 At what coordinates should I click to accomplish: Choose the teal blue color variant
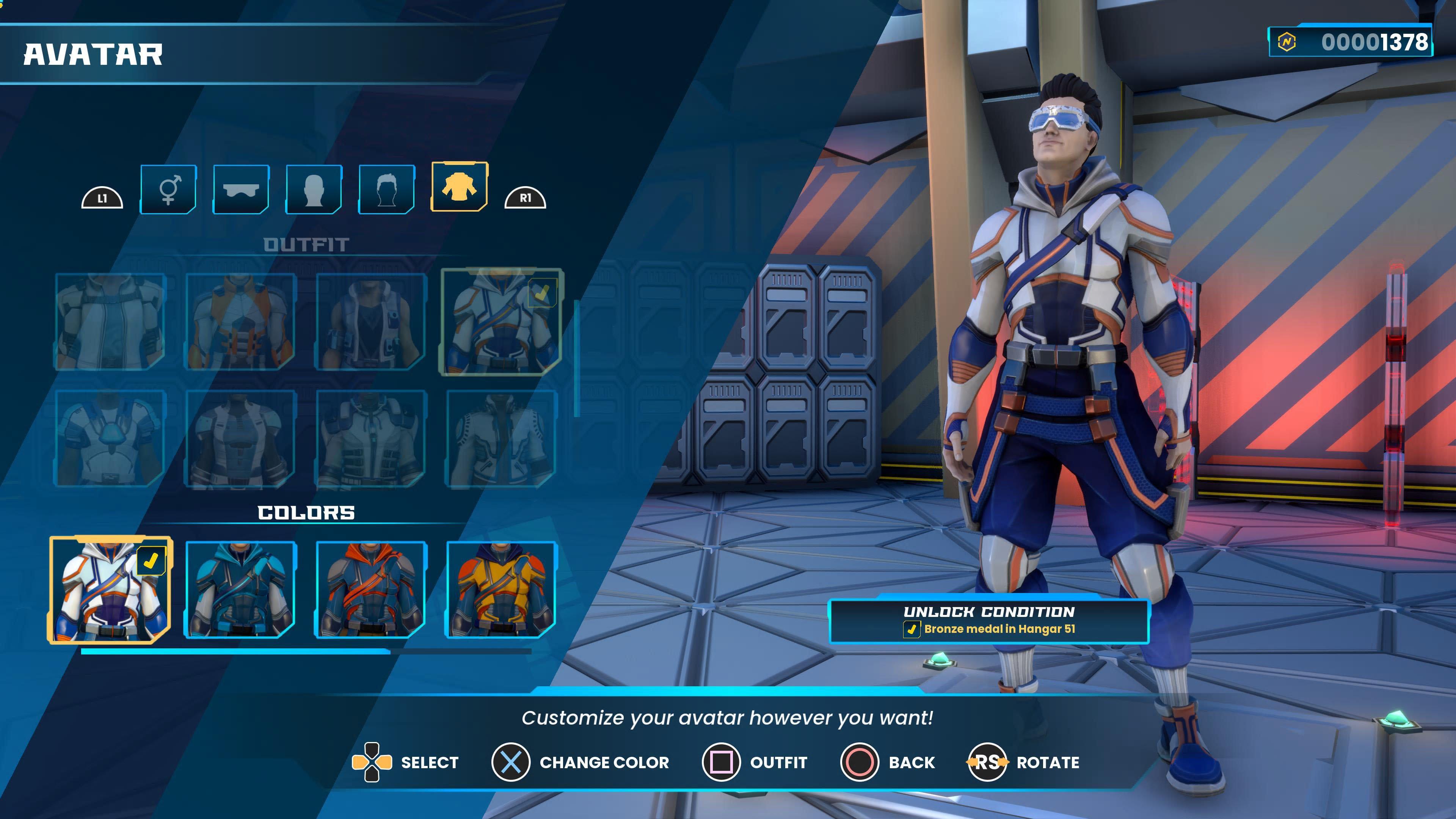[x=241, y=590]
